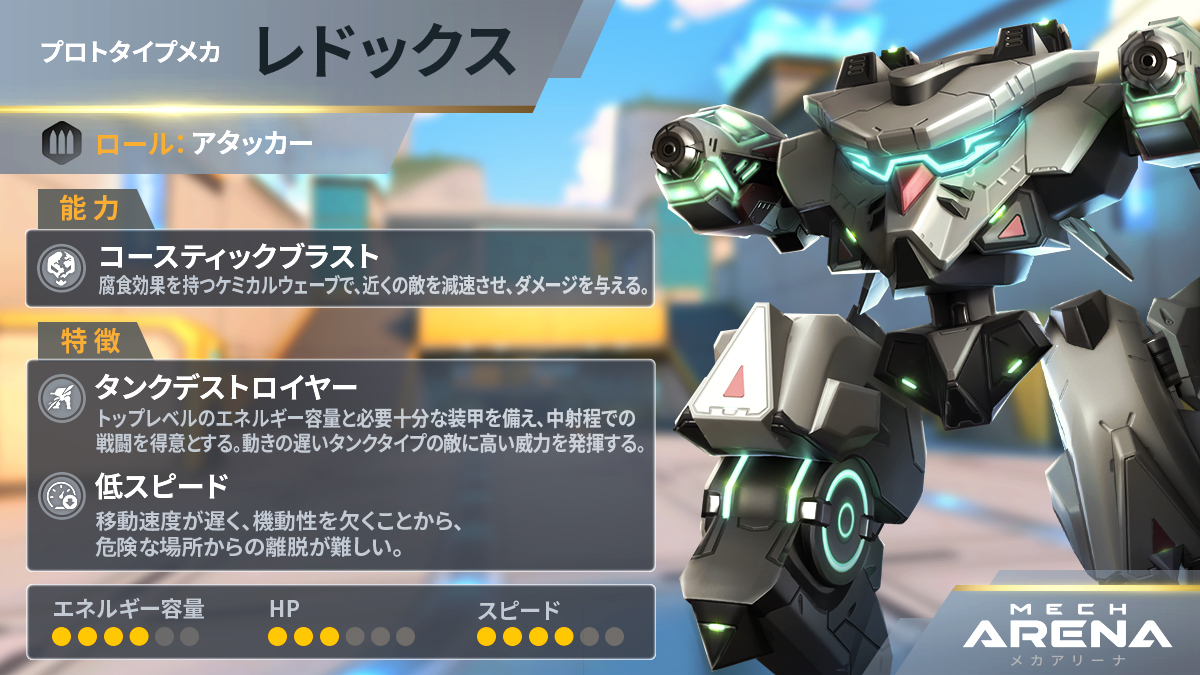Click the タンクデストロイヤー trait icon
The height and width of the screenshot is (675, 1200).
point(58,400)
